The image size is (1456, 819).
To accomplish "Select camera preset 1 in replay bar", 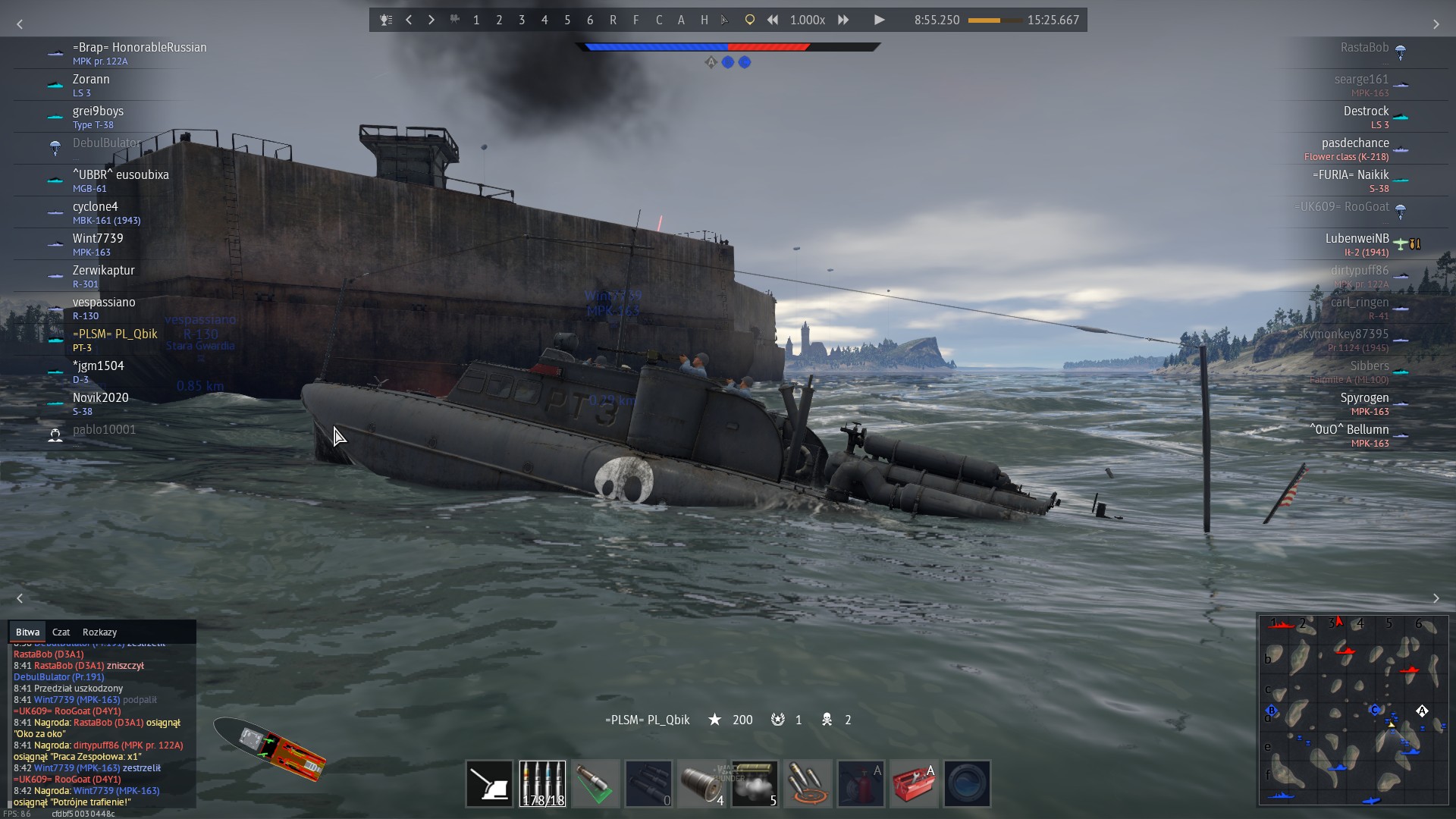I will click(476, 20).
